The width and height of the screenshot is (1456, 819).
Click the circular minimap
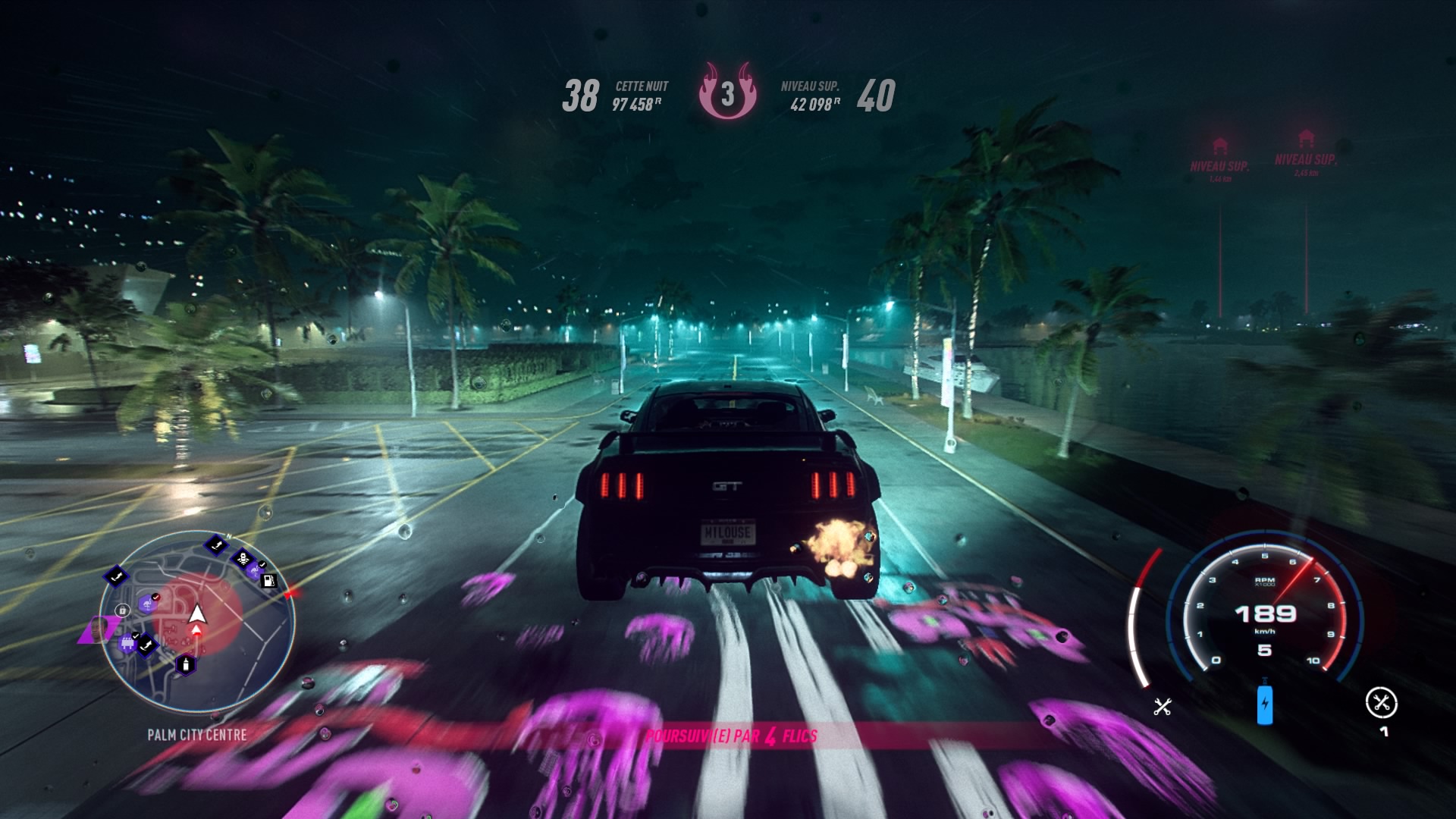click(x=197, y=622)
